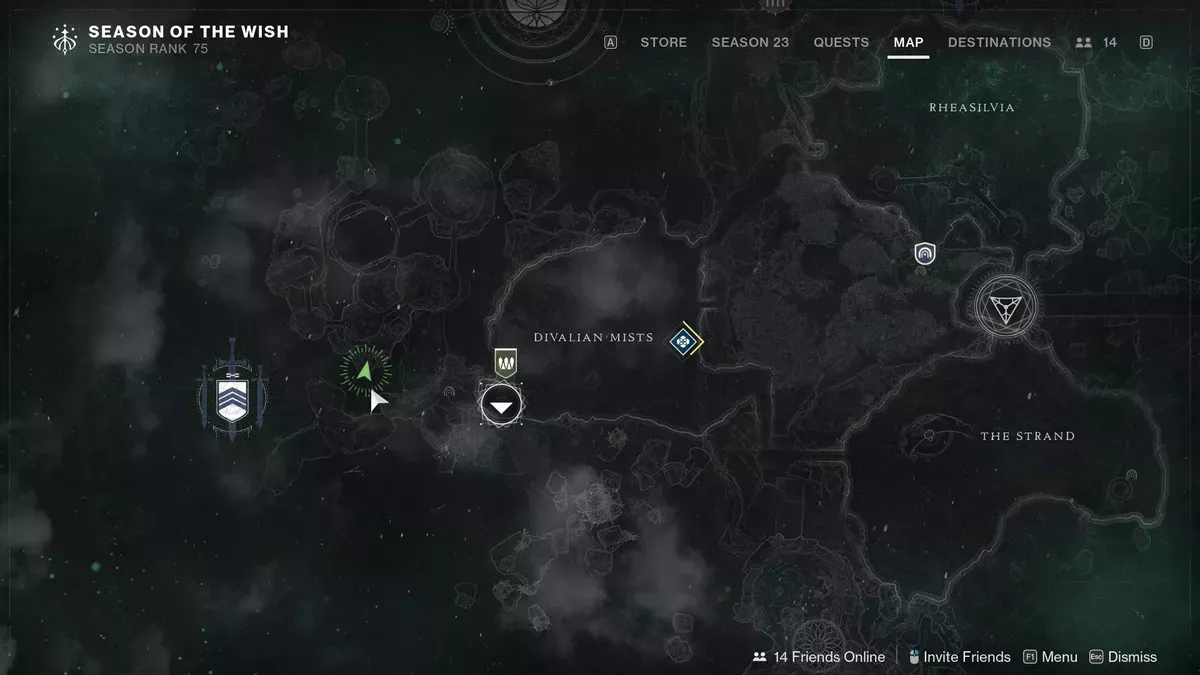
Task: Dismiss the map screen
Action: [x=1123, y=657]
